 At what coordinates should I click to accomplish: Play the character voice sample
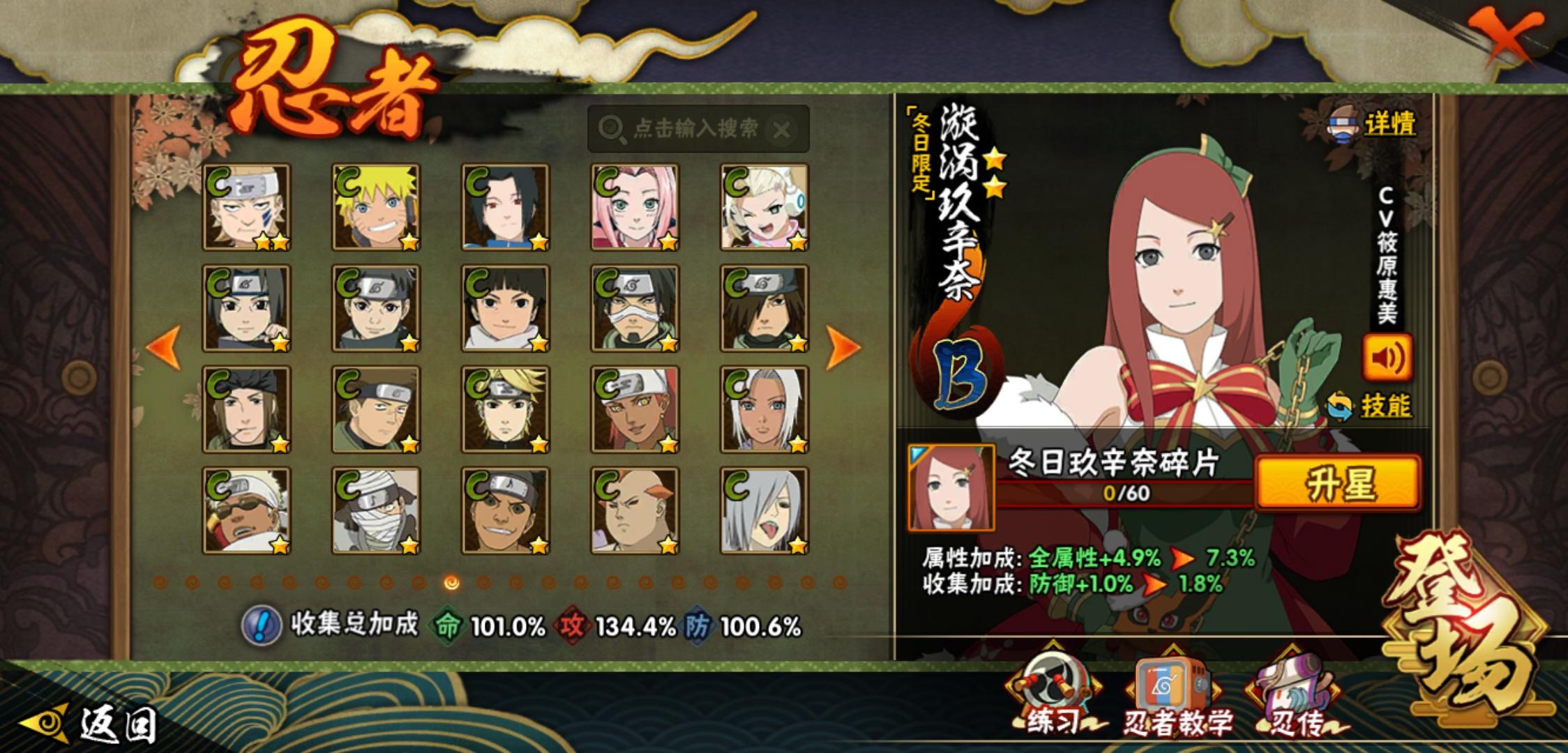pyautogui.click(x=1387, y=358)
